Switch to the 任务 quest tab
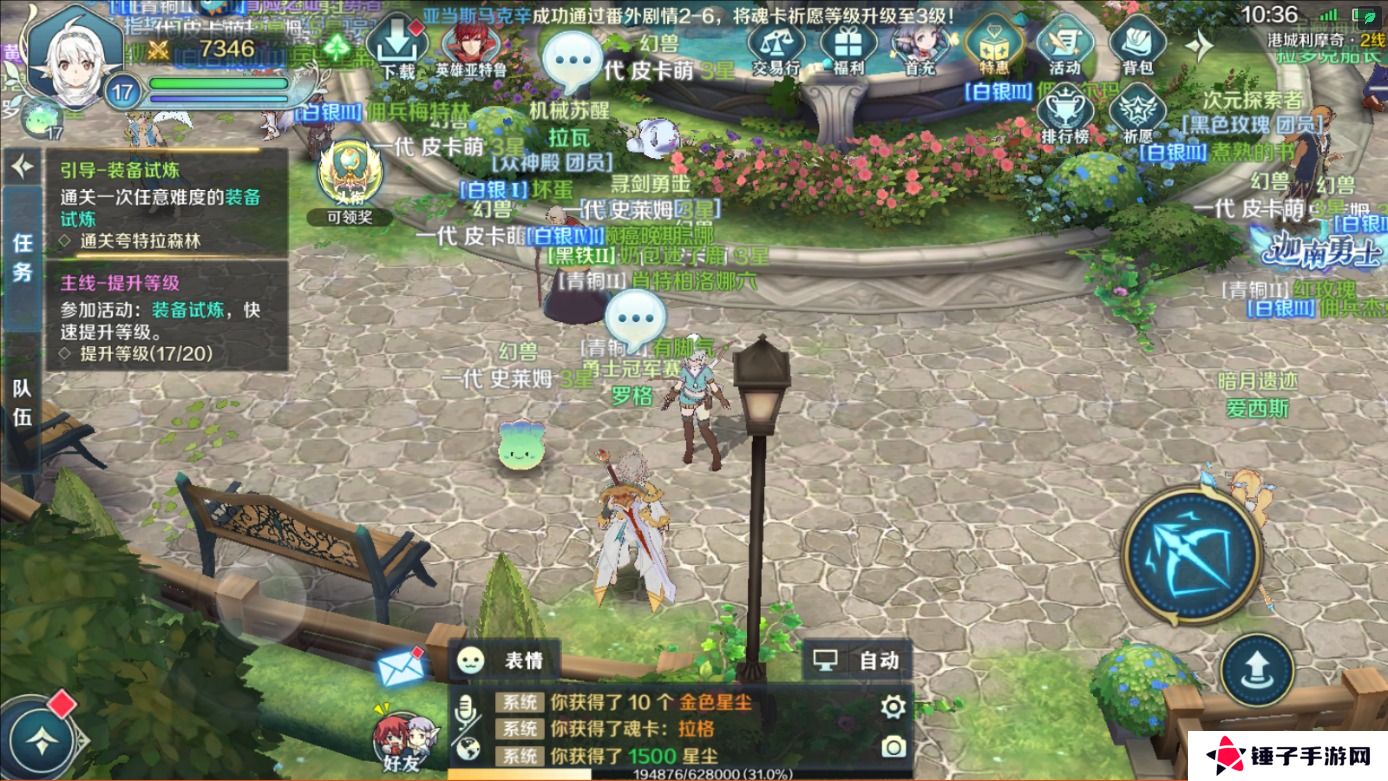Image resolution: width=1388 pixels, height=781 pixels. click(22, 257)
